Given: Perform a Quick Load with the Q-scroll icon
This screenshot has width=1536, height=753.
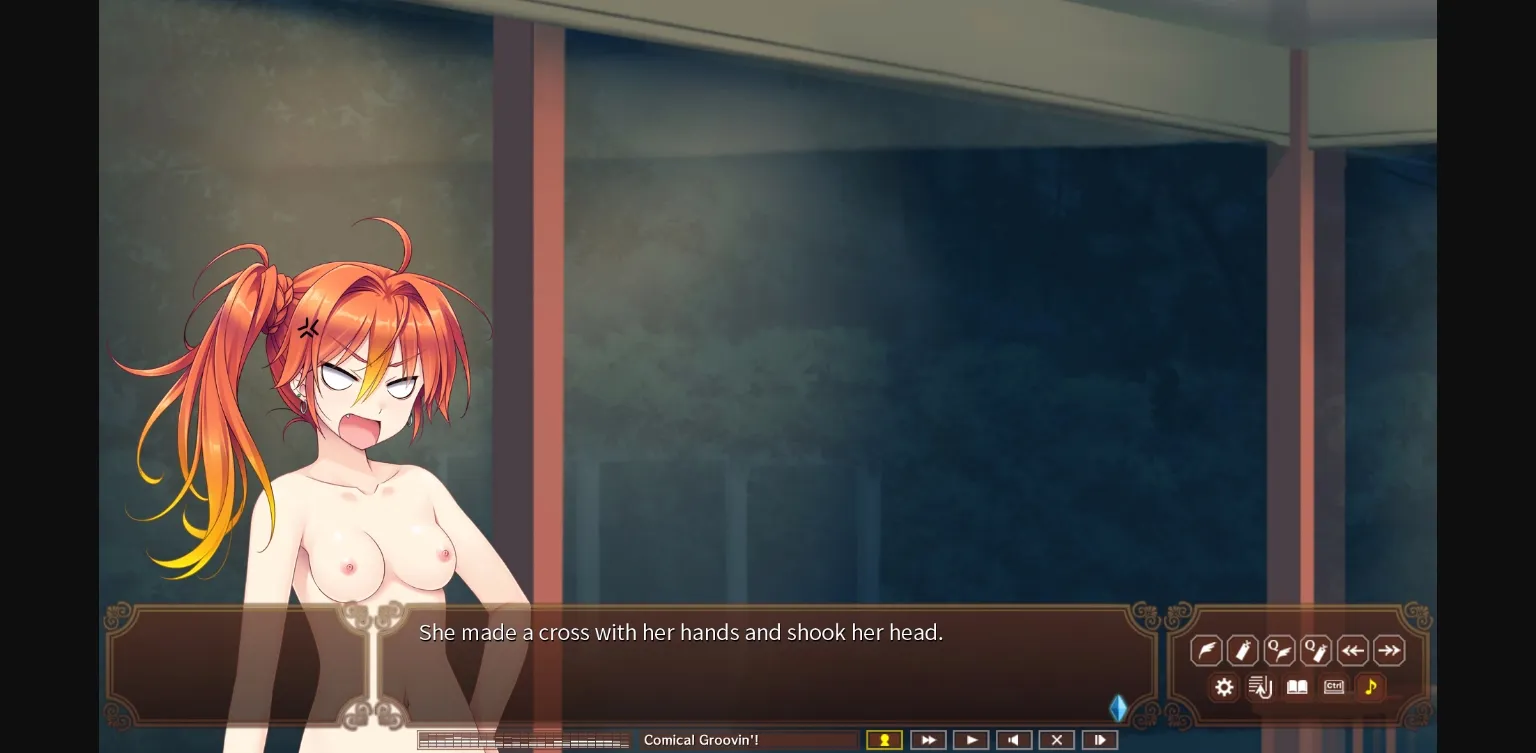Looking at the screenshot, I should click(x=1316, y=650).
